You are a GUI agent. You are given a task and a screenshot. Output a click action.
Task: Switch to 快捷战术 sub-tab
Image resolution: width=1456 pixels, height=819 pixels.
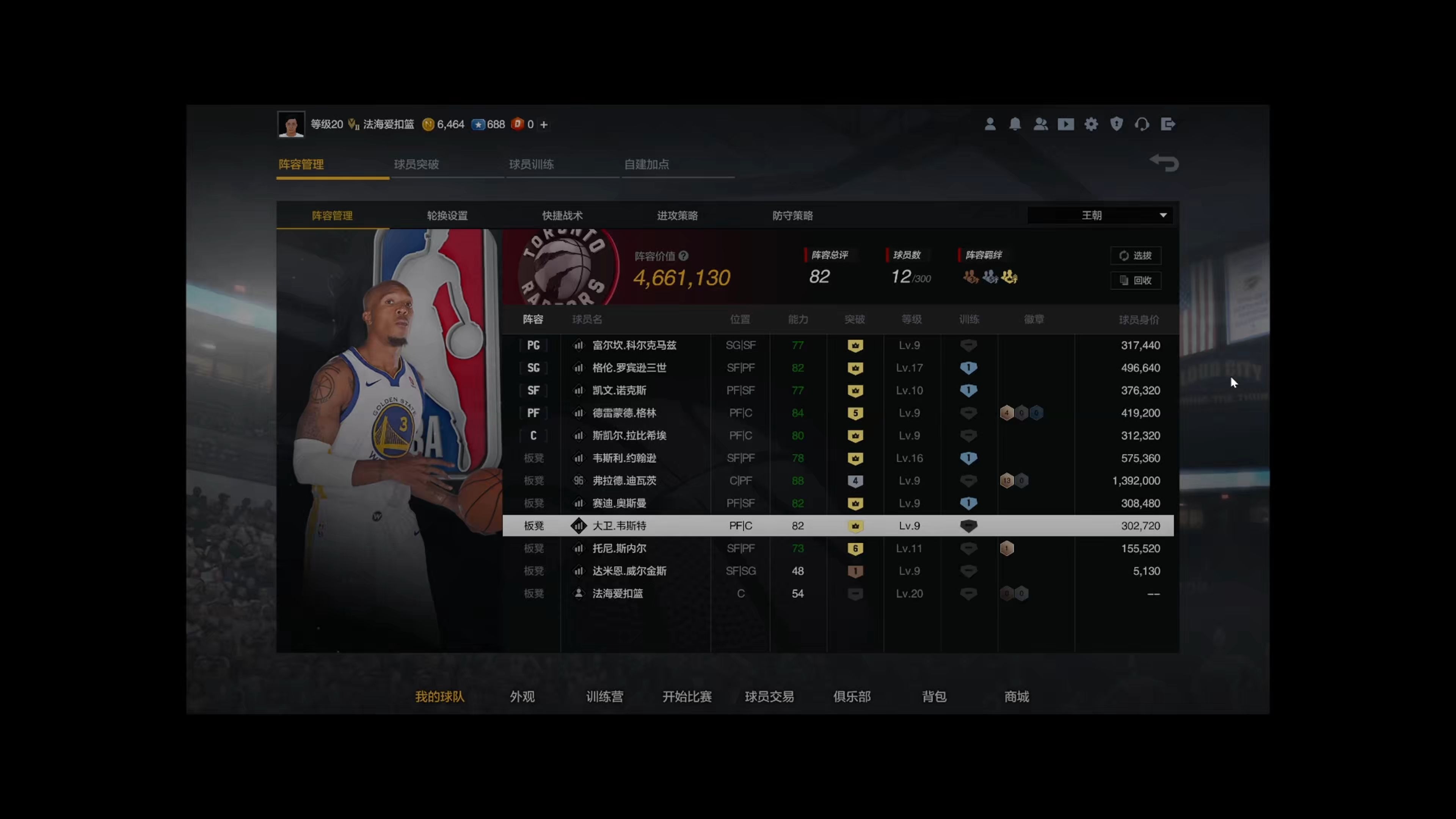[x=562, y=215]
